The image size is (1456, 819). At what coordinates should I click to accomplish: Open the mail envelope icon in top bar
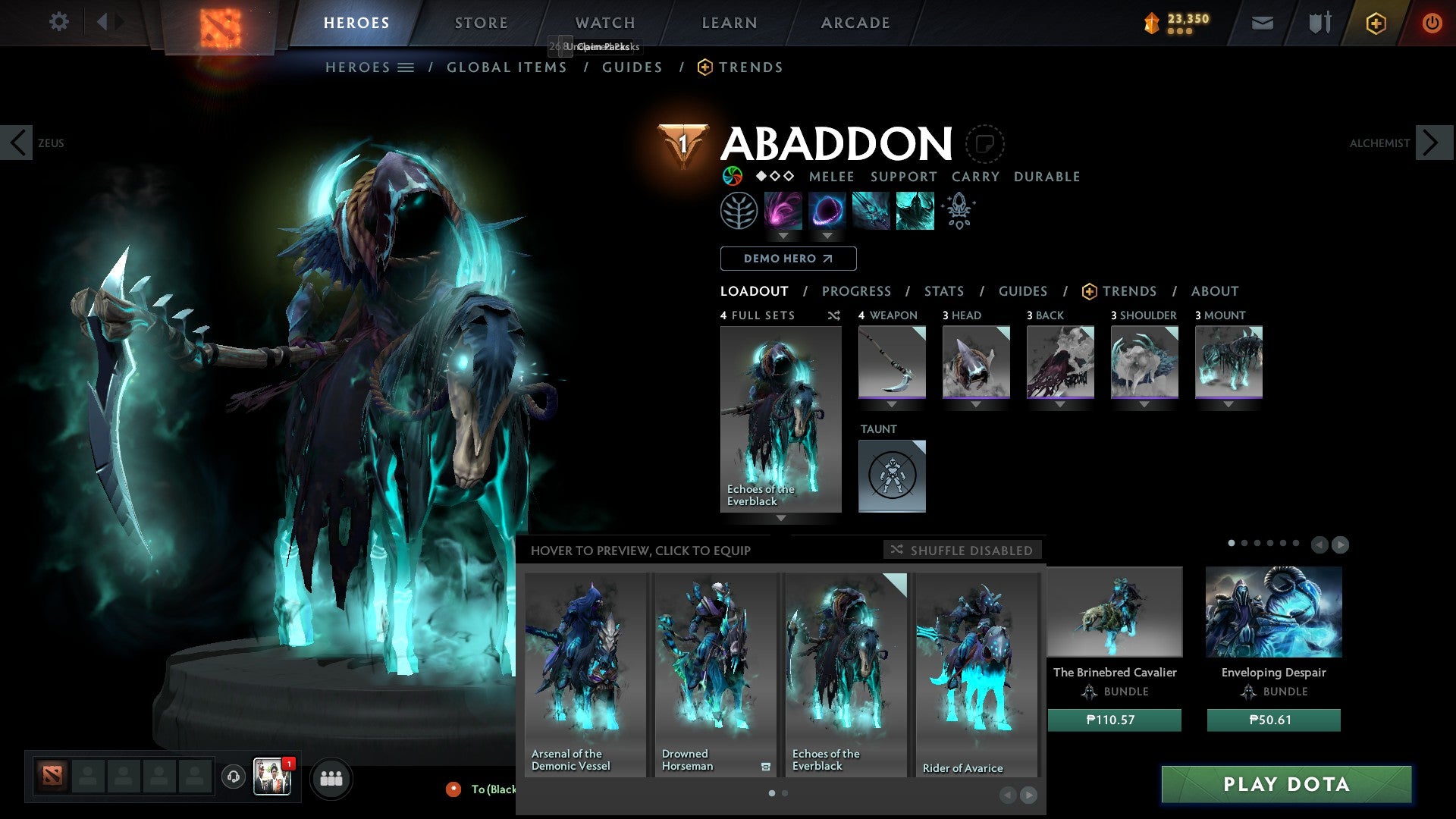click(x=1263, y=23)
